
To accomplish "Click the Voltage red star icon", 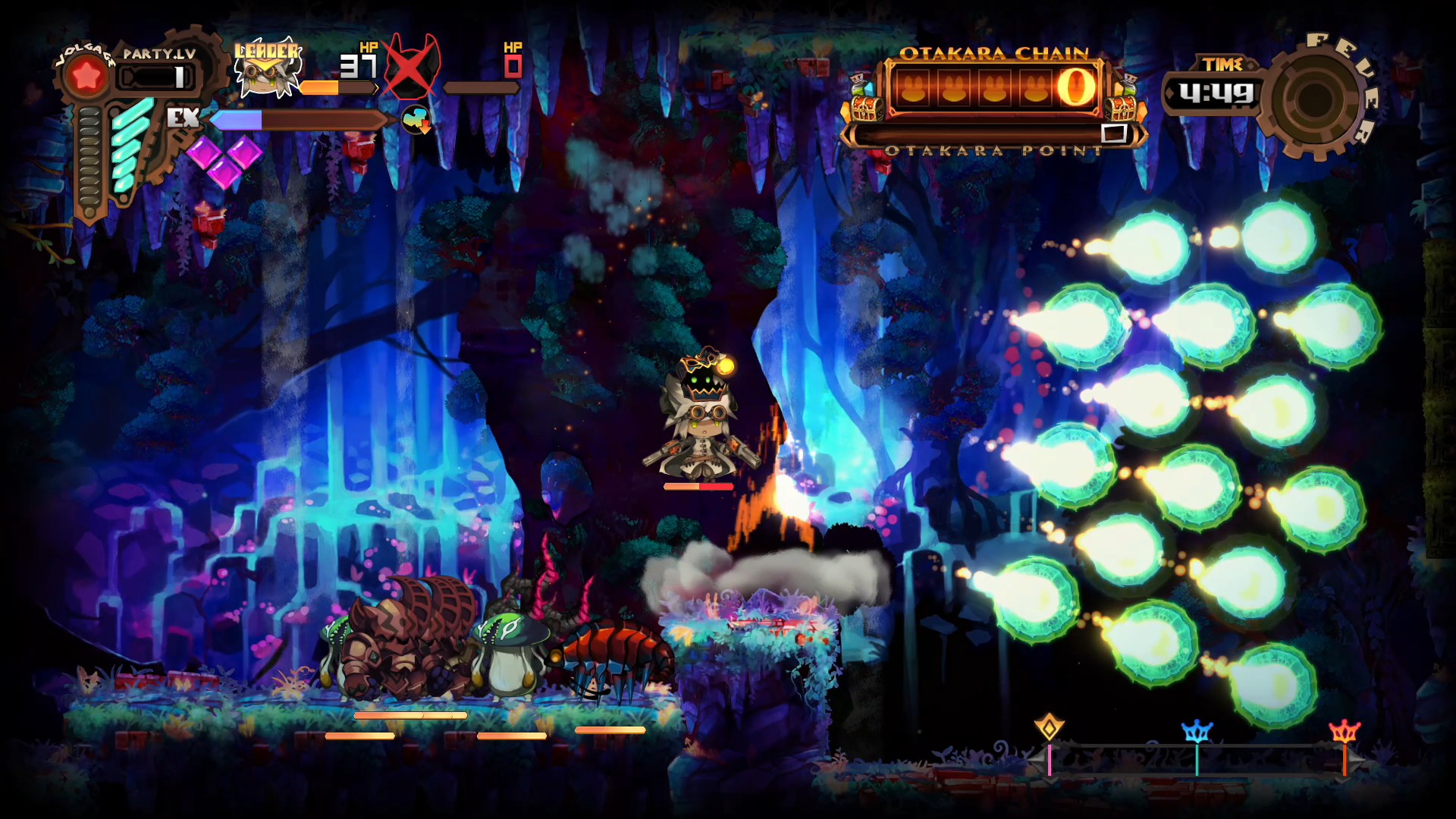I will point(86,76).
